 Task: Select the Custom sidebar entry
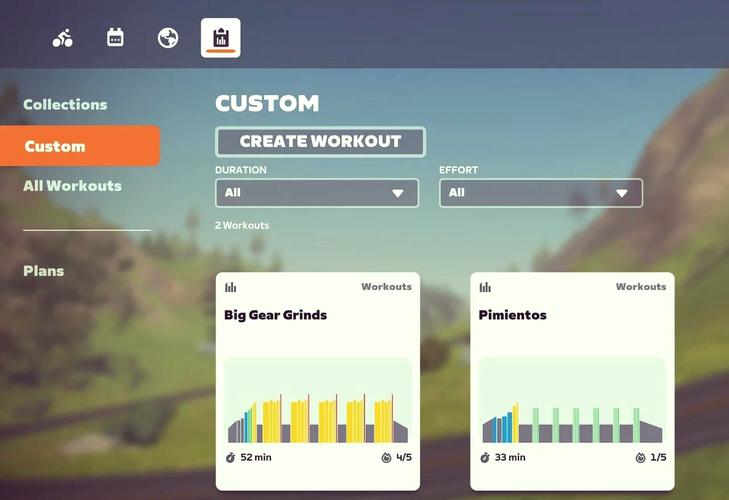pos(78,146)
